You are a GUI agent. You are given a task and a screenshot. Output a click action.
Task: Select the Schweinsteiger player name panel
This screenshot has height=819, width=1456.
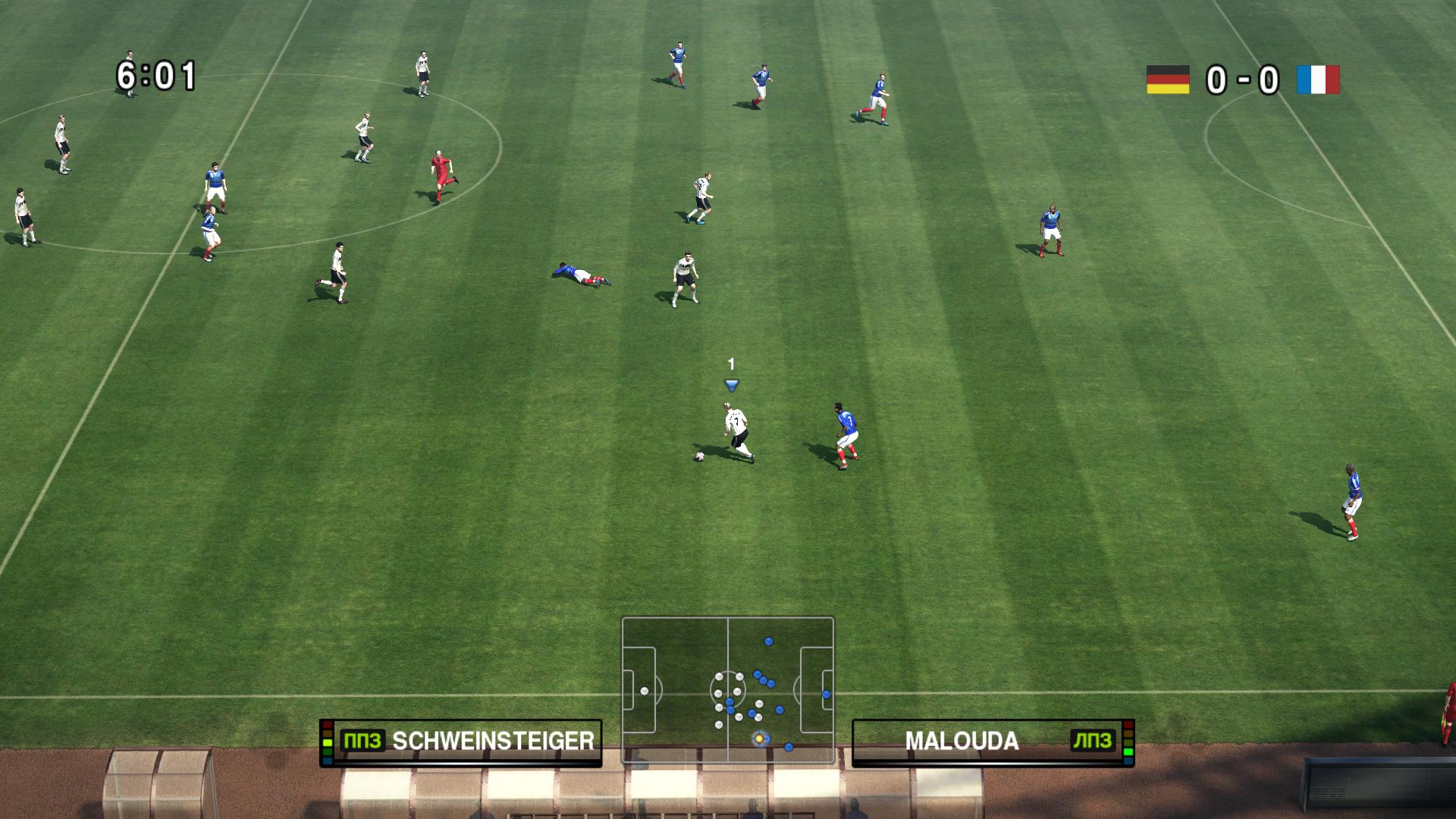[x=461, y=741]
